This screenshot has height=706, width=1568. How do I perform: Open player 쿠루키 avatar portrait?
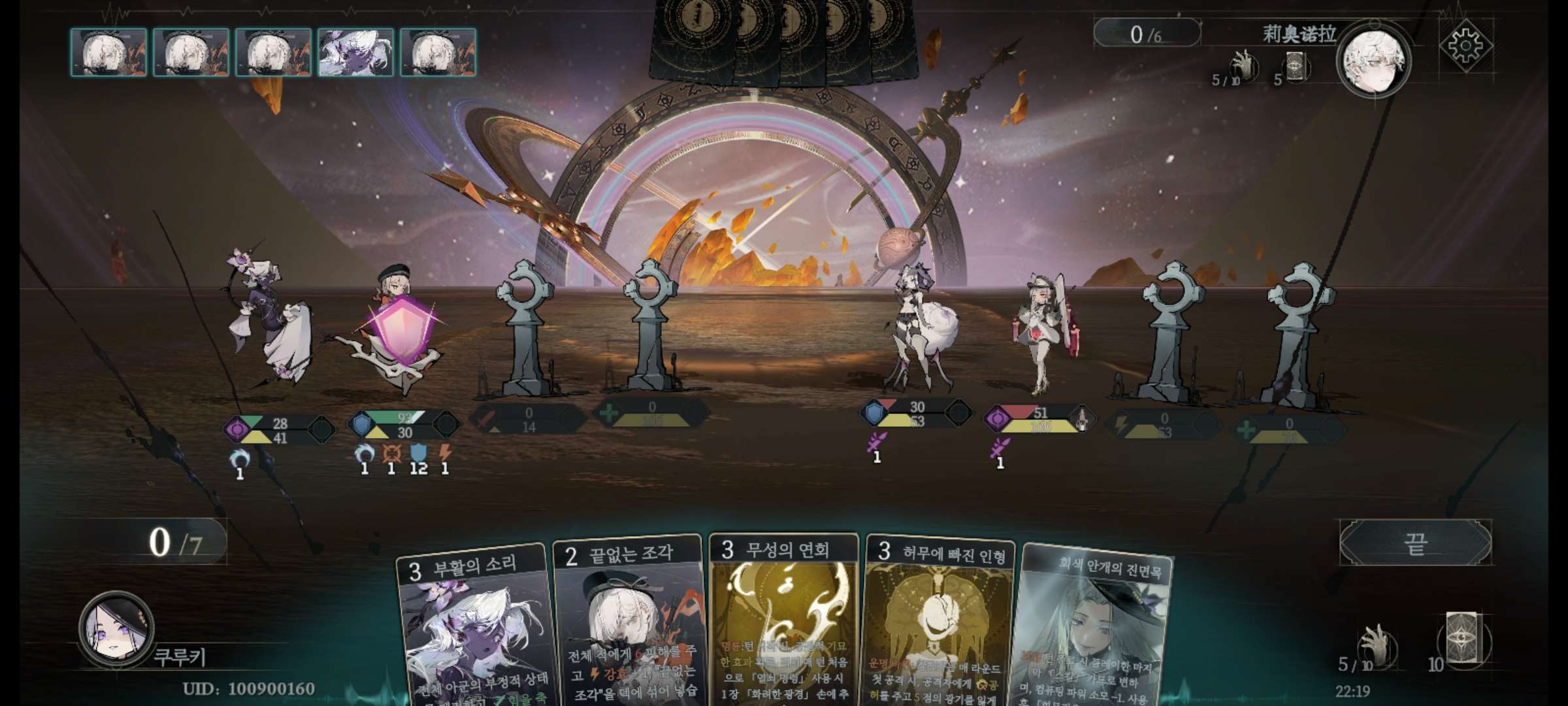point(116,628)
